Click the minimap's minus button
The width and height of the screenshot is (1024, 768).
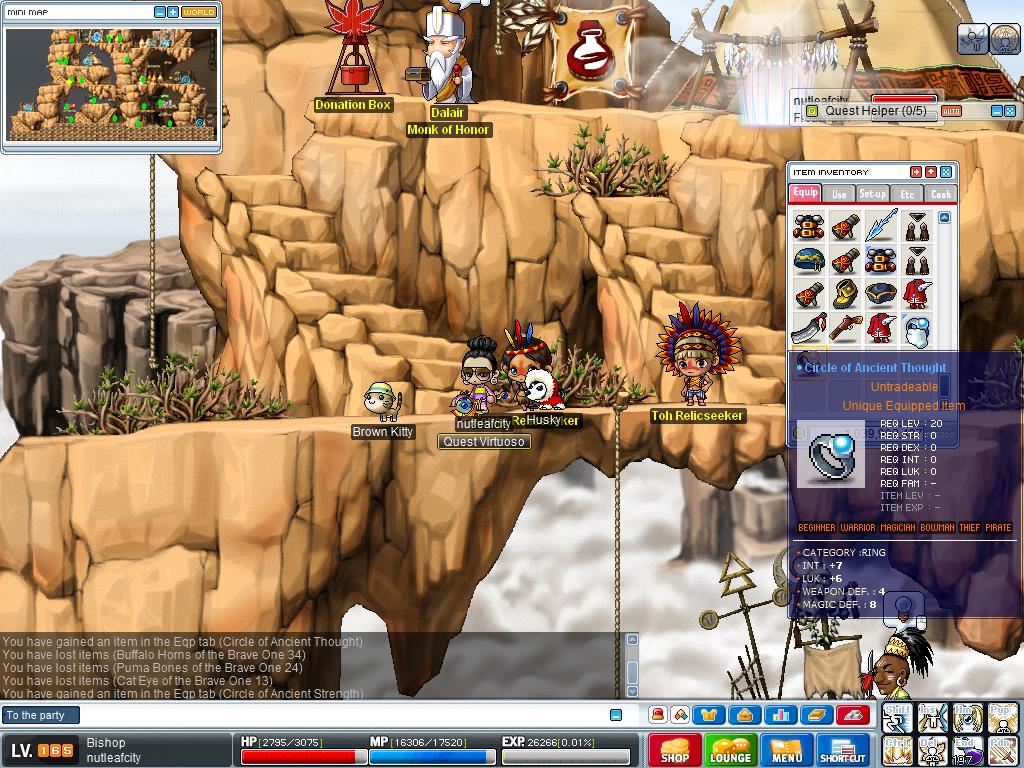point(160,12)
